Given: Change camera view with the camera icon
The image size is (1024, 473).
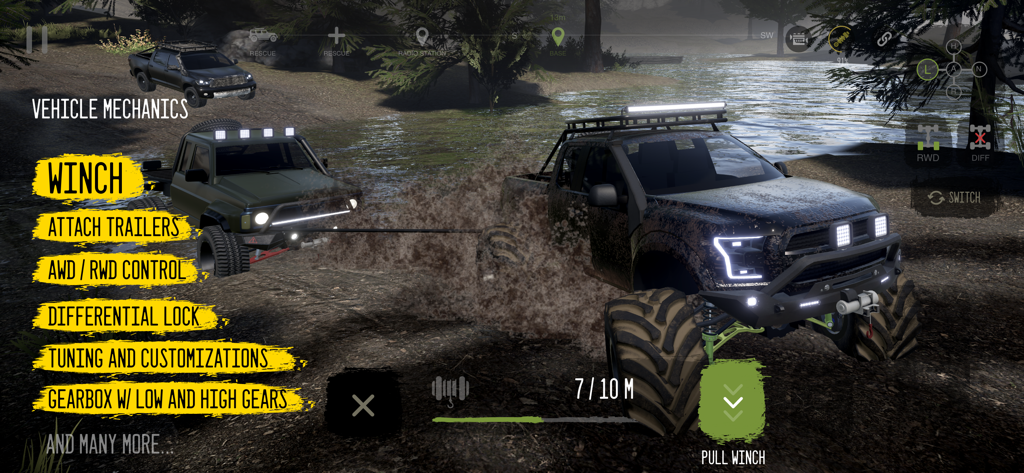Looking at the screenshot, I should 798,39.
